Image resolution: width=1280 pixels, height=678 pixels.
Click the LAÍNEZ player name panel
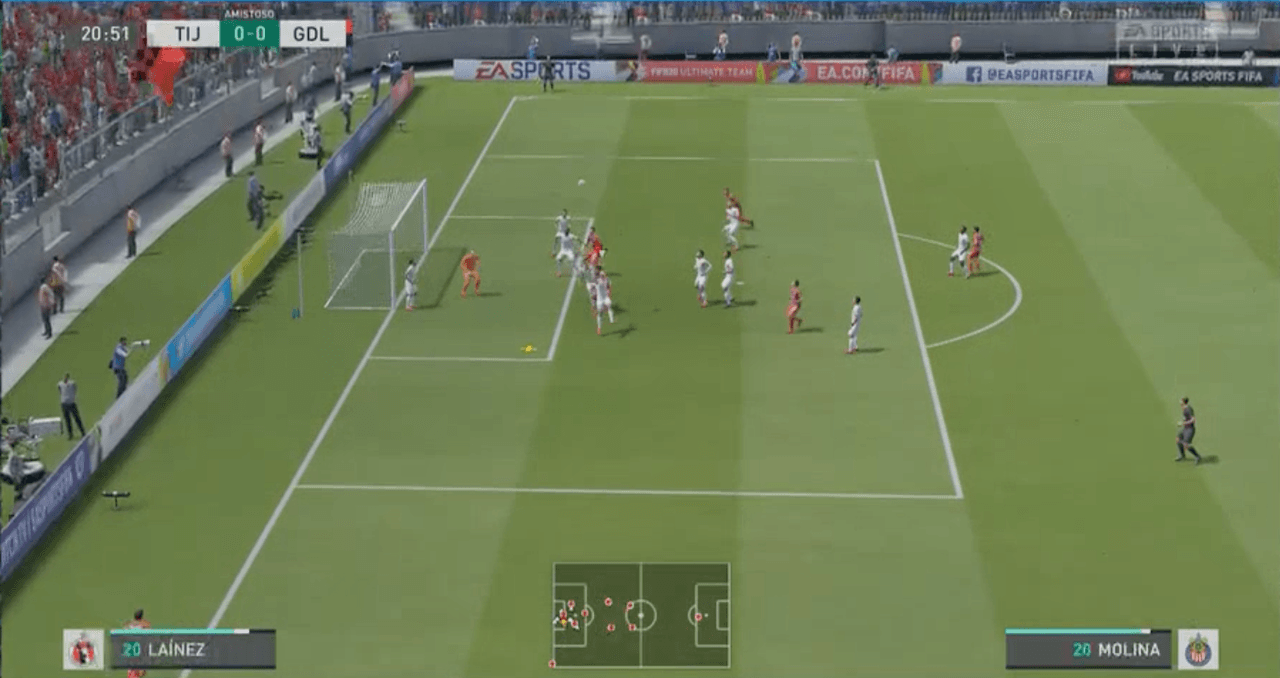point(192,649)
